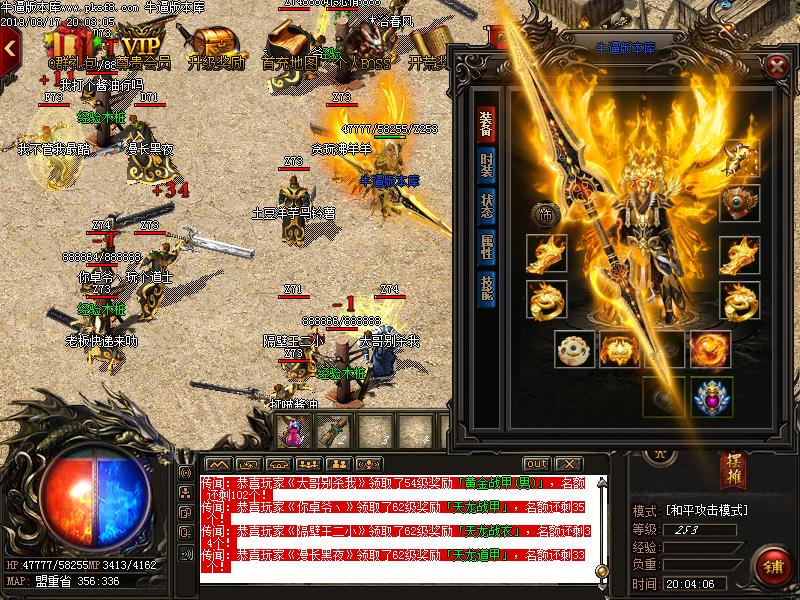The height and width of the screenshot is (600, 800).
Task: Close the character equipment panel
Action: [x=777, y=66]
